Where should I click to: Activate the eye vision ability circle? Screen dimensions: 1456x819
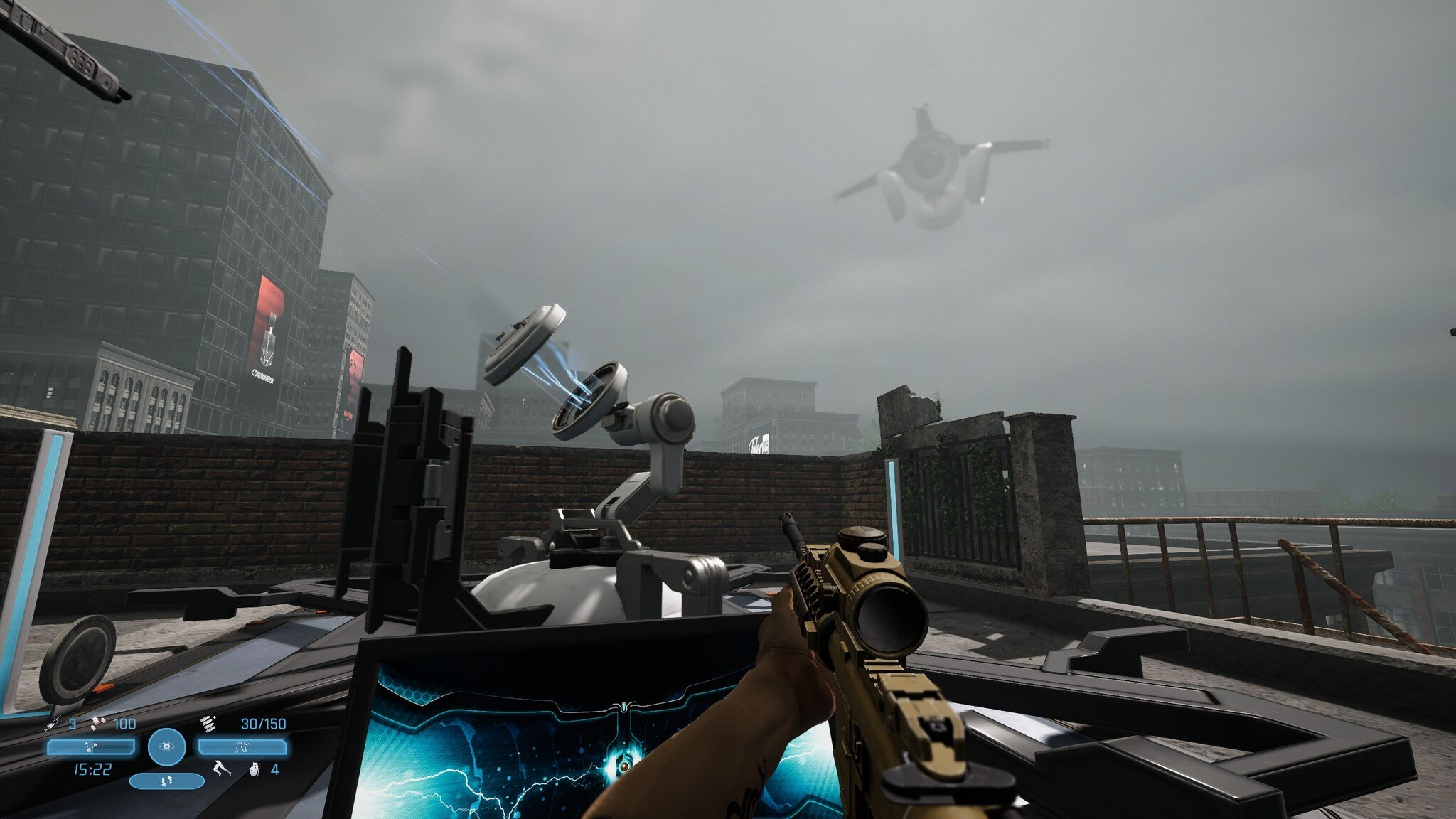(x=167, y=746)
